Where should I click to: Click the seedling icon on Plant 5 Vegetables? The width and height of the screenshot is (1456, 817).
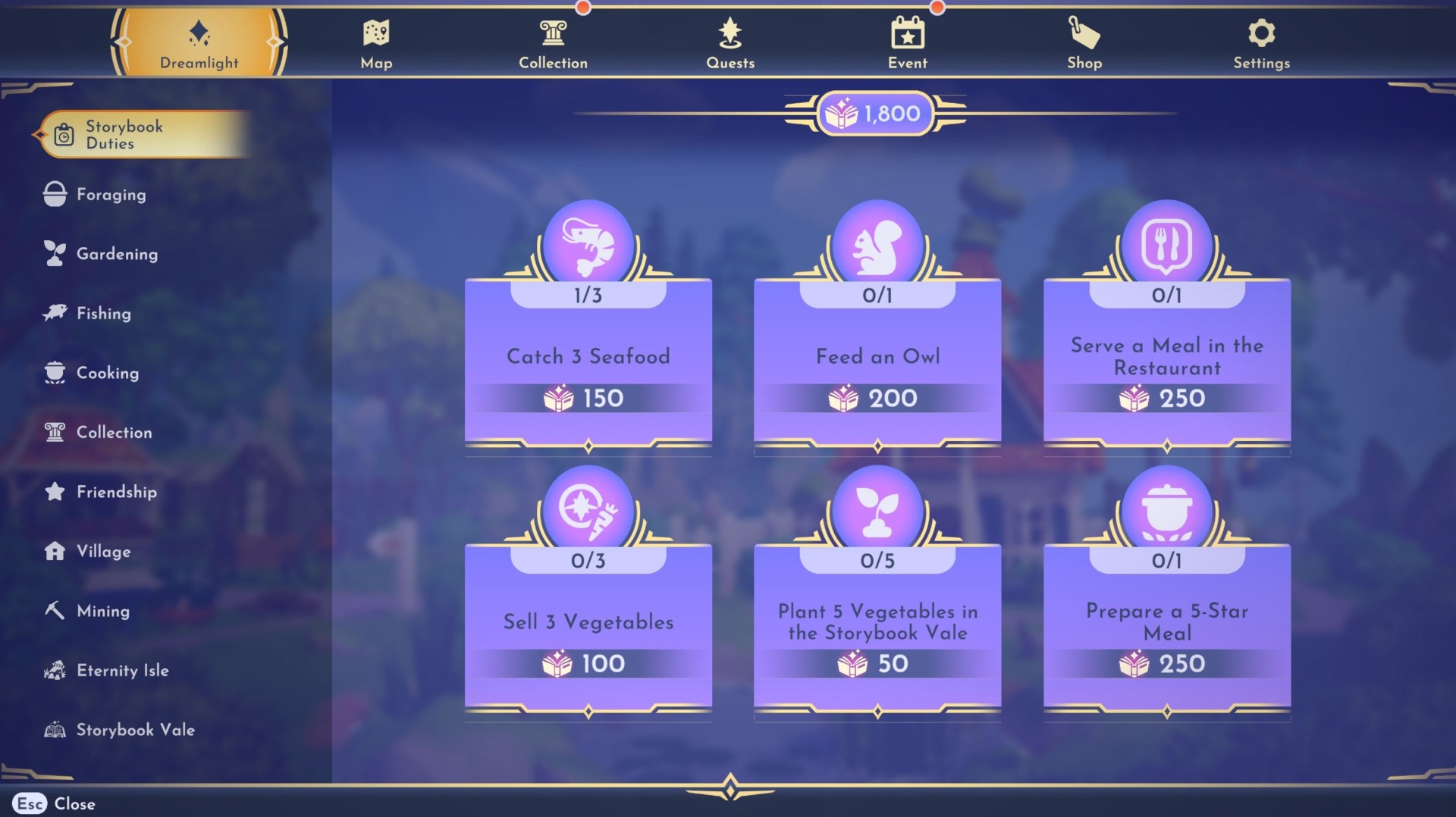coord(877,506)
